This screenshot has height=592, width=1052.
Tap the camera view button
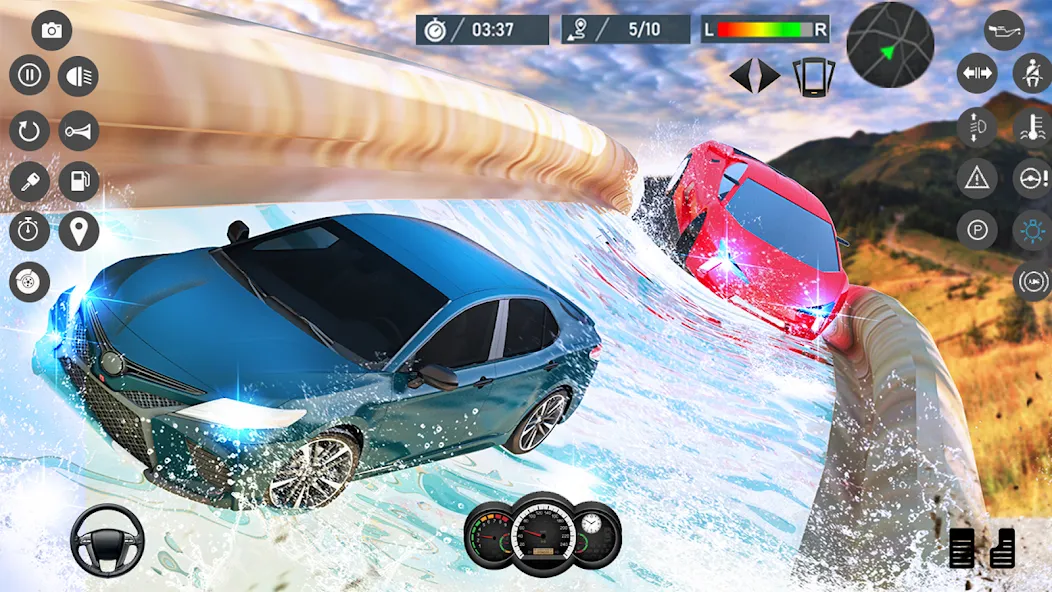[52, 30]
